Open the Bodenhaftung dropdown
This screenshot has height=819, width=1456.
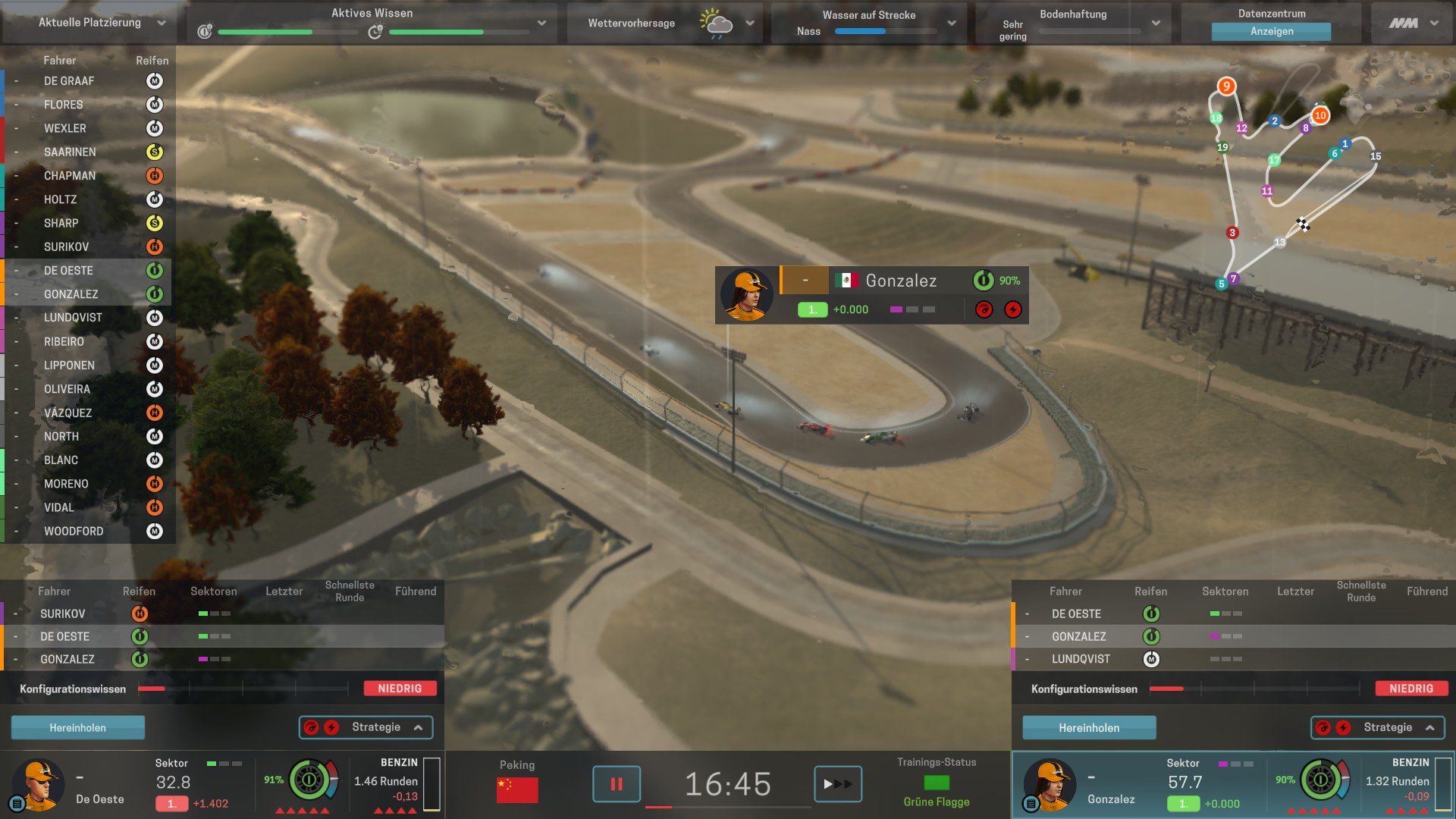pos(1156,23)
